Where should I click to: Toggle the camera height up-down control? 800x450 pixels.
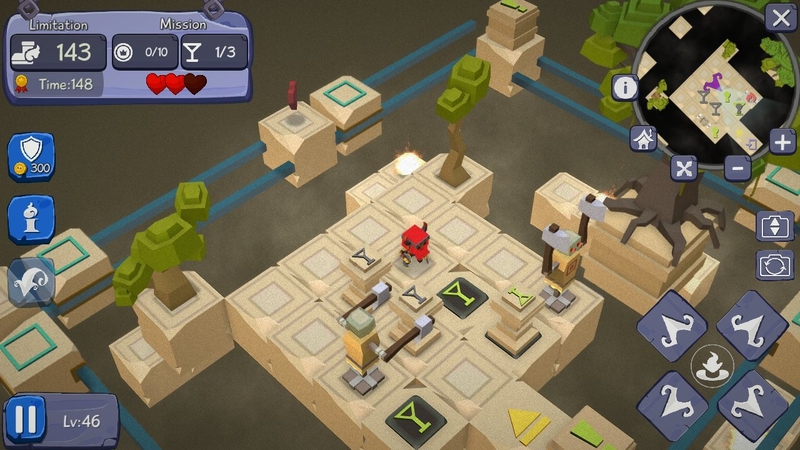(775, 226)
